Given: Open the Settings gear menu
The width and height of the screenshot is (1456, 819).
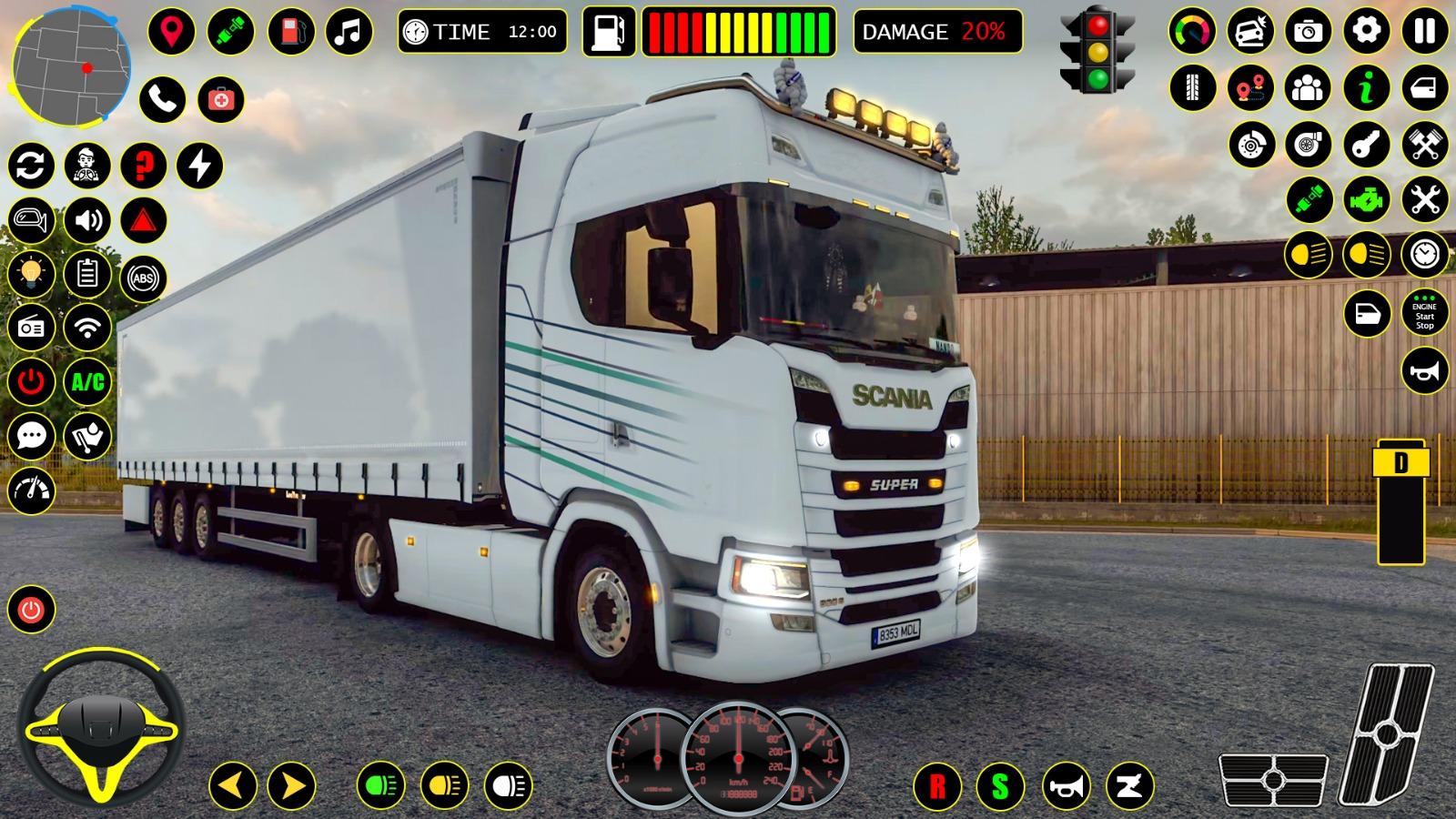Looking at the screenshot, I should [x=1366, y=30].
